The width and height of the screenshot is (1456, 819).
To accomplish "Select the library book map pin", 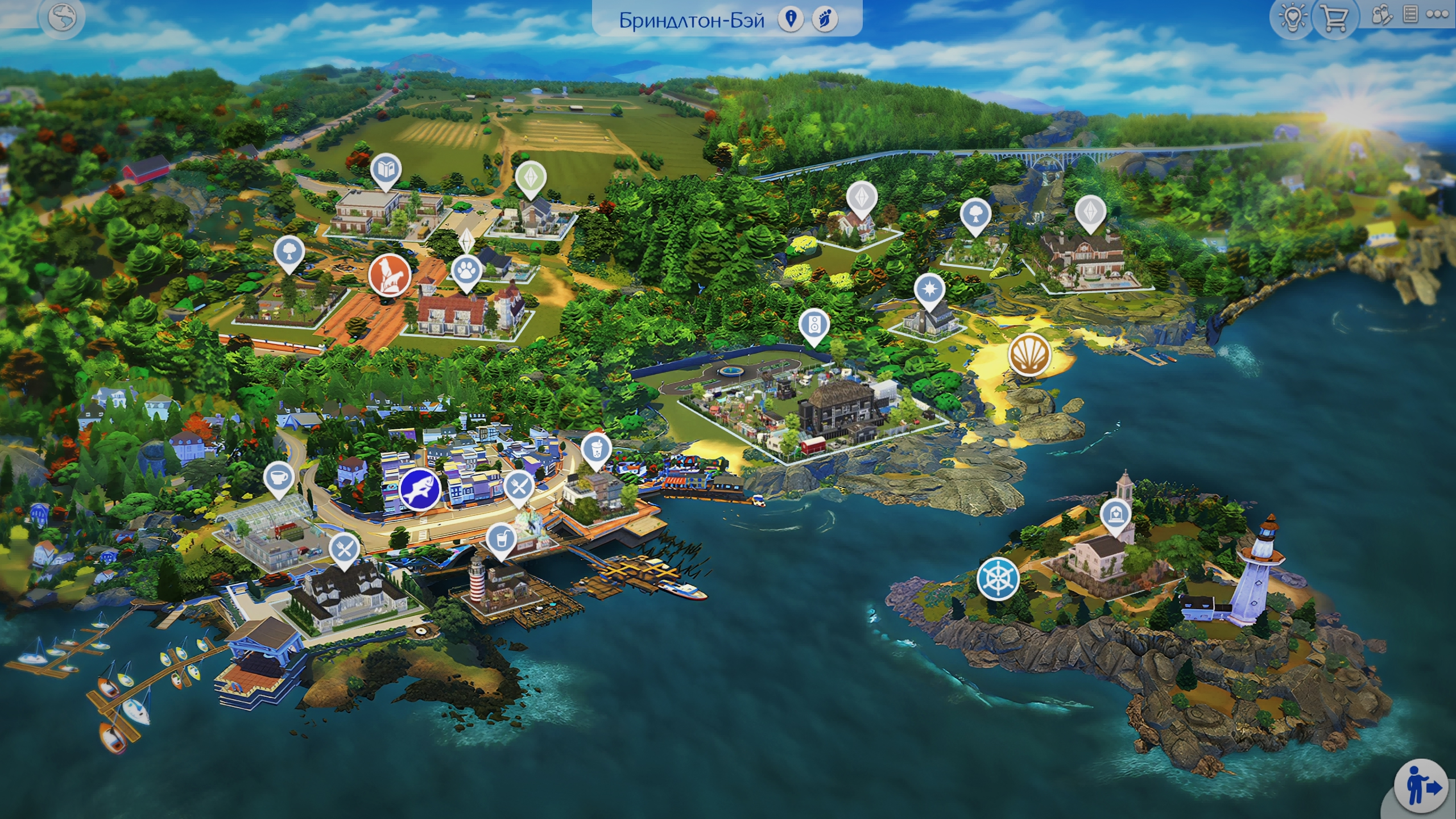I will pos(386,169).
